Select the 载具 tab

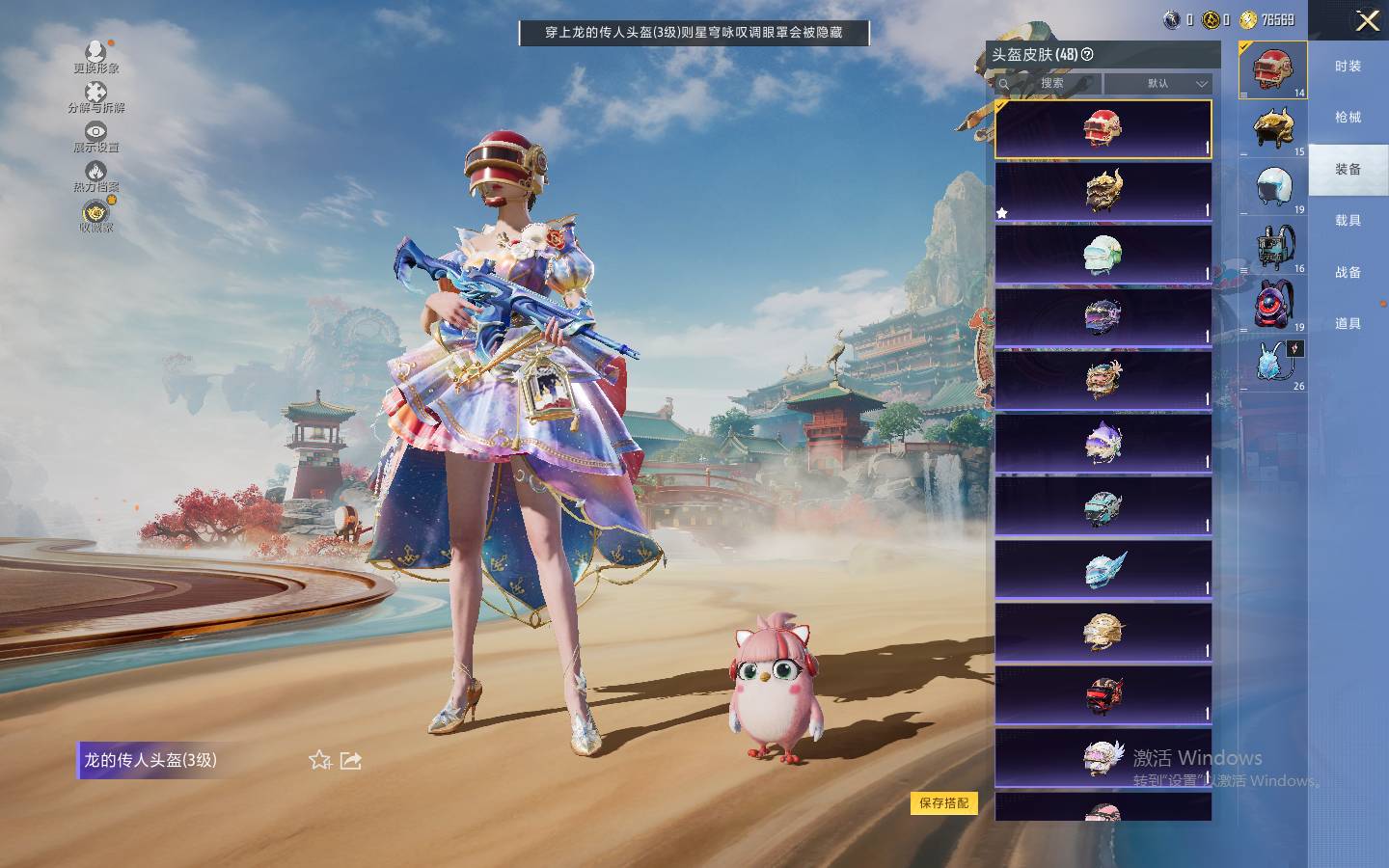[x=1348, y=221]
